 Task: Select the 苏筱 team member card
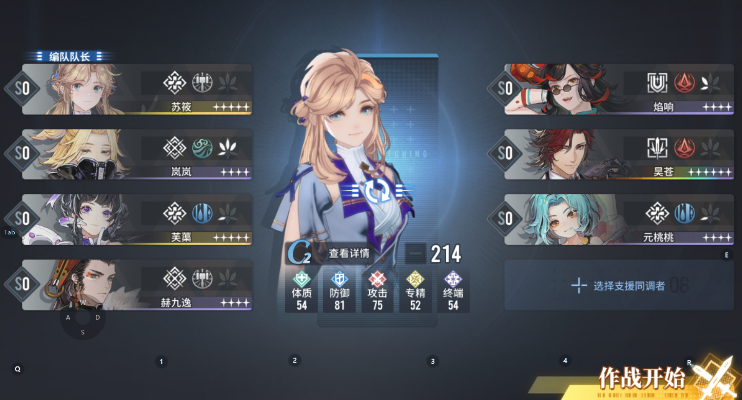[x=135, y=89]
